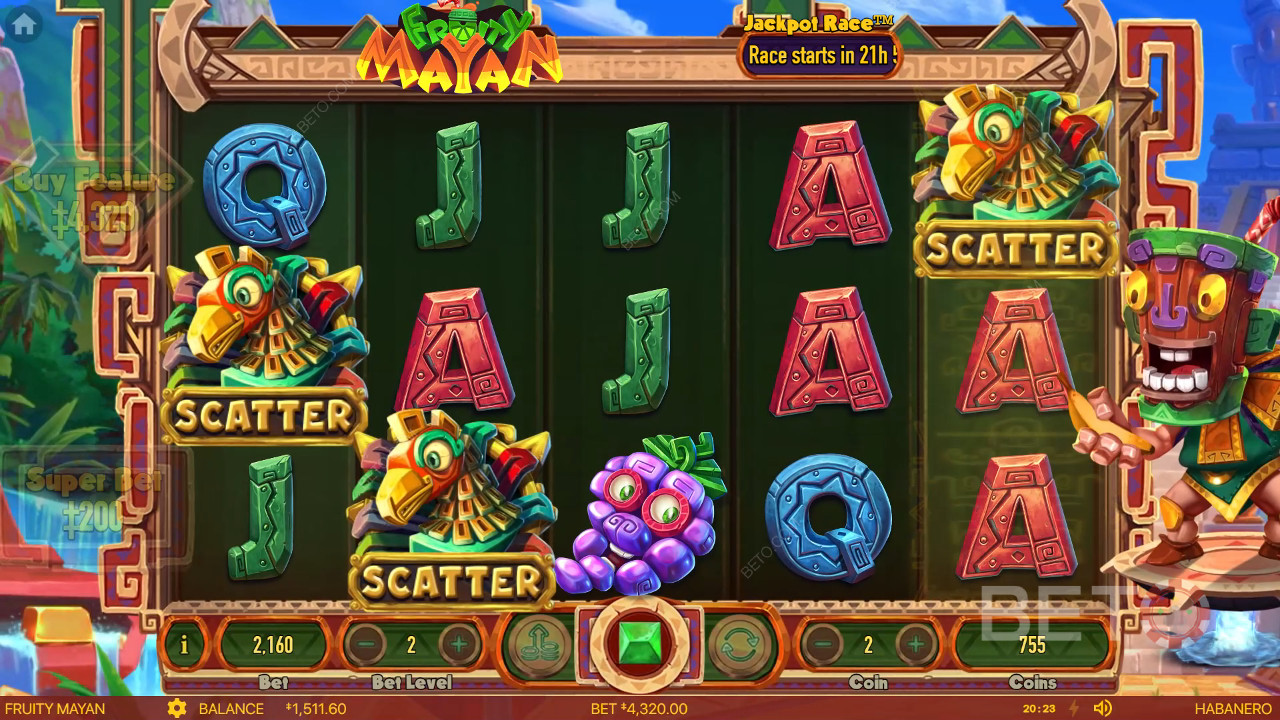Activate autoplay with circular arrows button
The width and height of the screenshot is (1280, 720).
click(x=741, y=645)
